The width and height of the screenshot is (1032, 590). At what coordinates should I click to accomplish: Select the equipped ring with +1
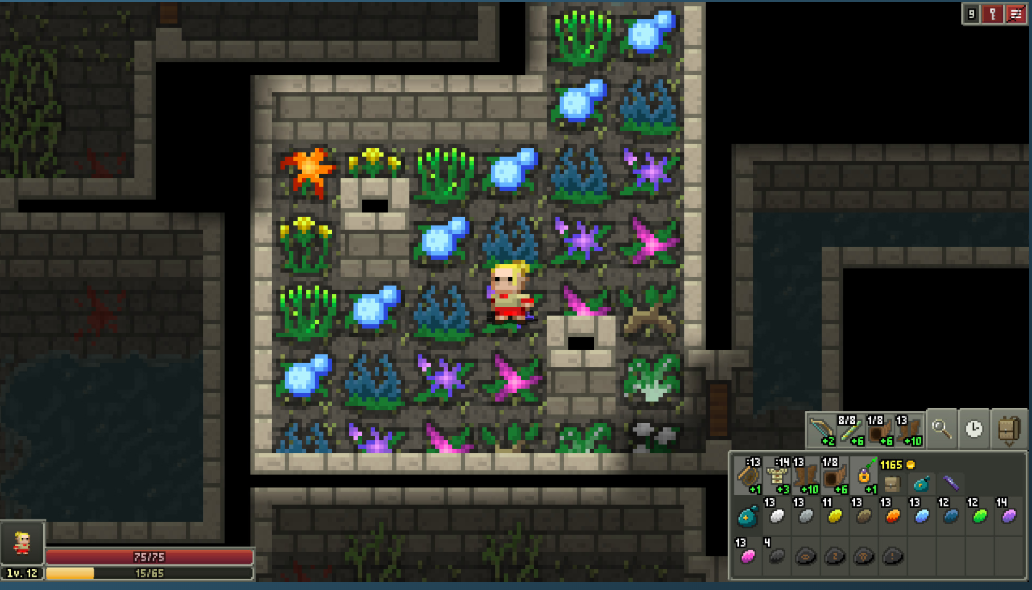coord(862,479)
